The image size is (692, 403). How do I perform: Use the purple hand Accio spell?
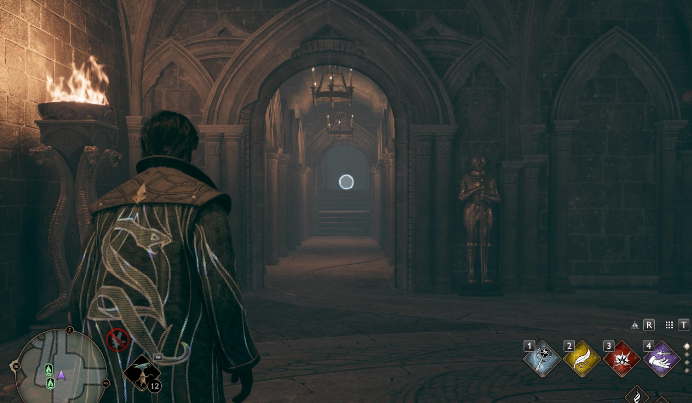pos(662,359)
